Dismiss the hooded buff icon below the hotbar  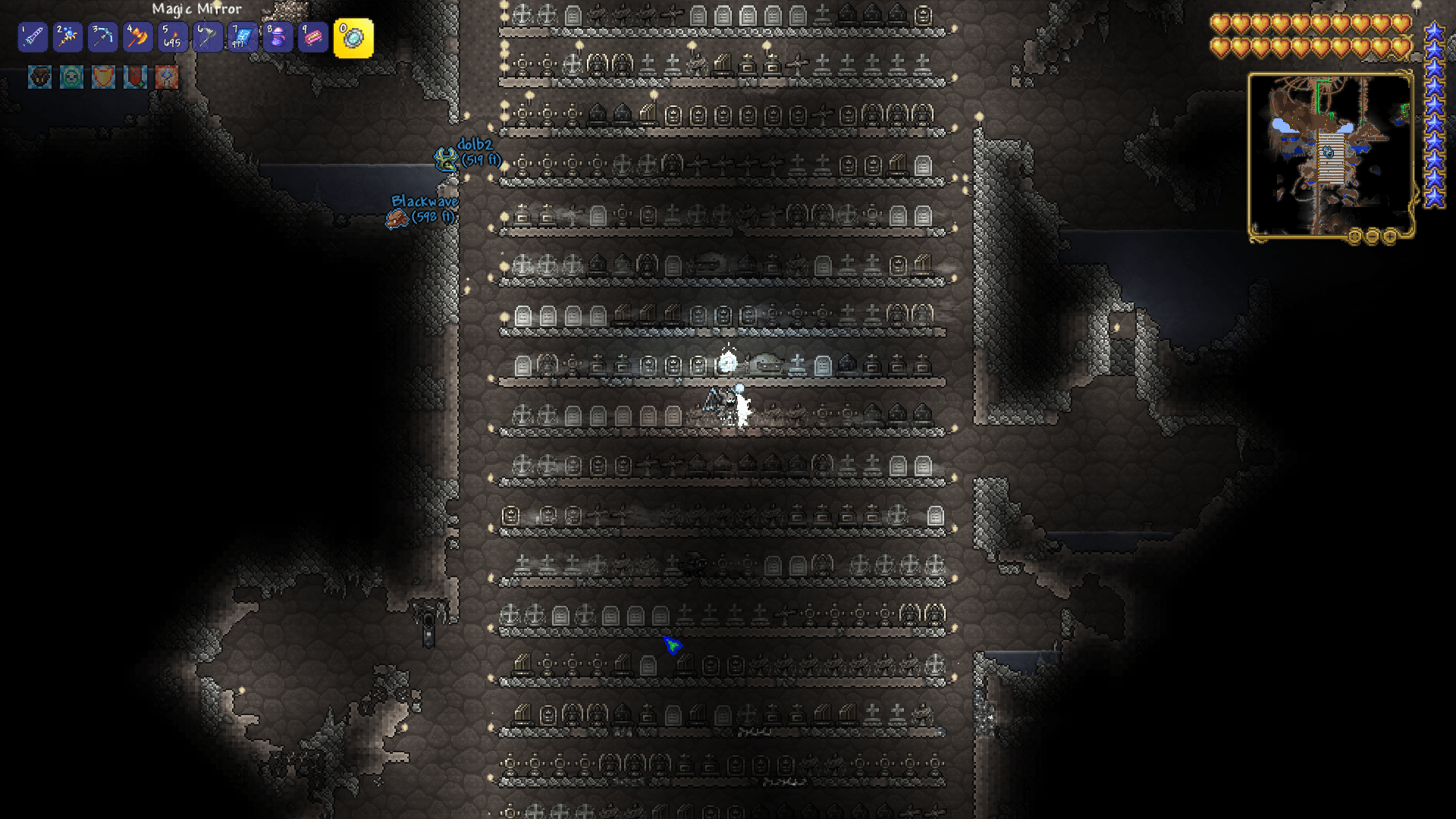pyautogui.click(x=38, y=78)
